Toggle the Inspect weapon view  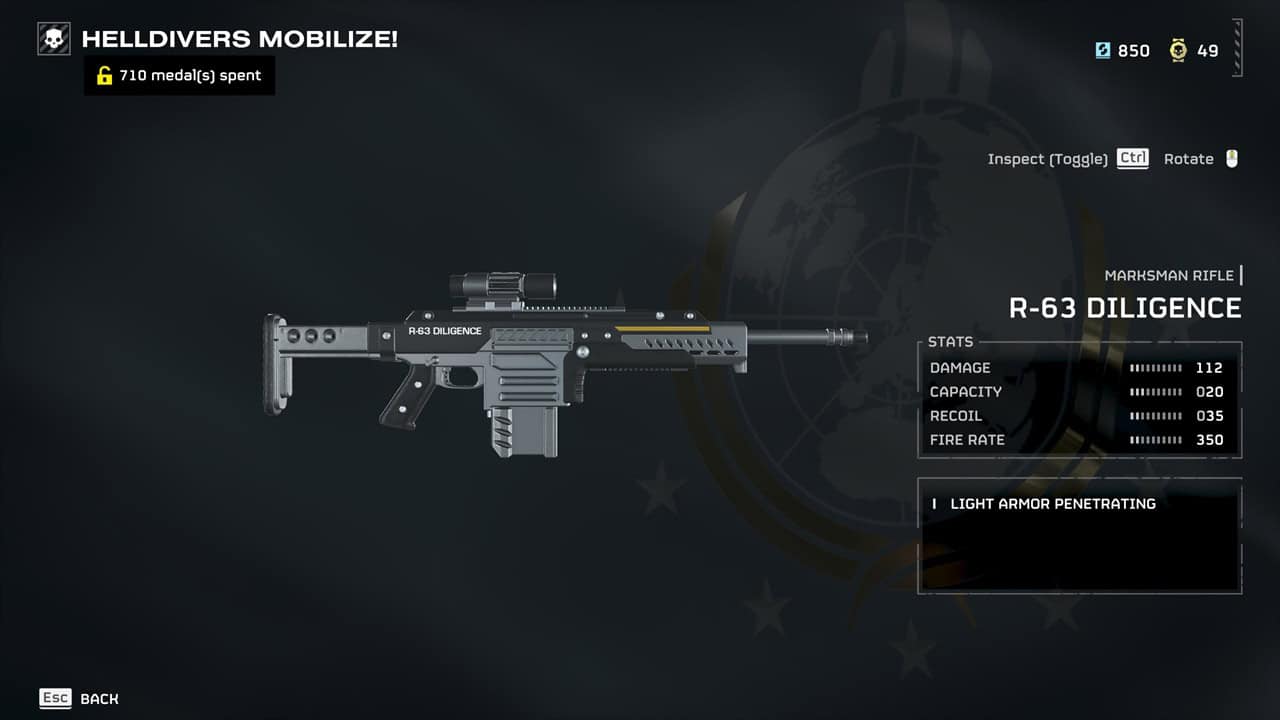point(1067,159)
